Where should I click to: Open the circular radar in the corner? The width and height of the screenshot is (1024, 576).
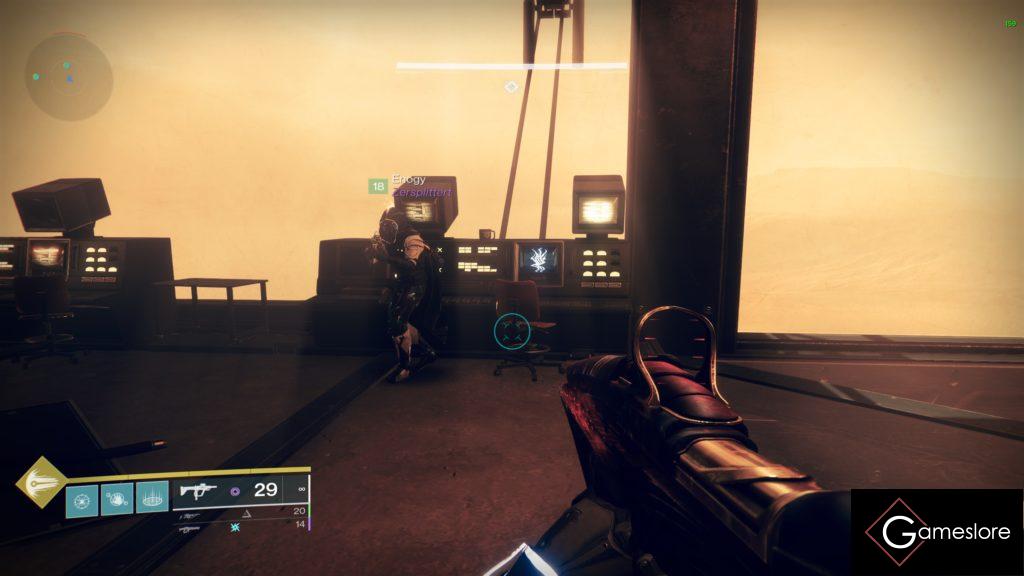[68, 76]
